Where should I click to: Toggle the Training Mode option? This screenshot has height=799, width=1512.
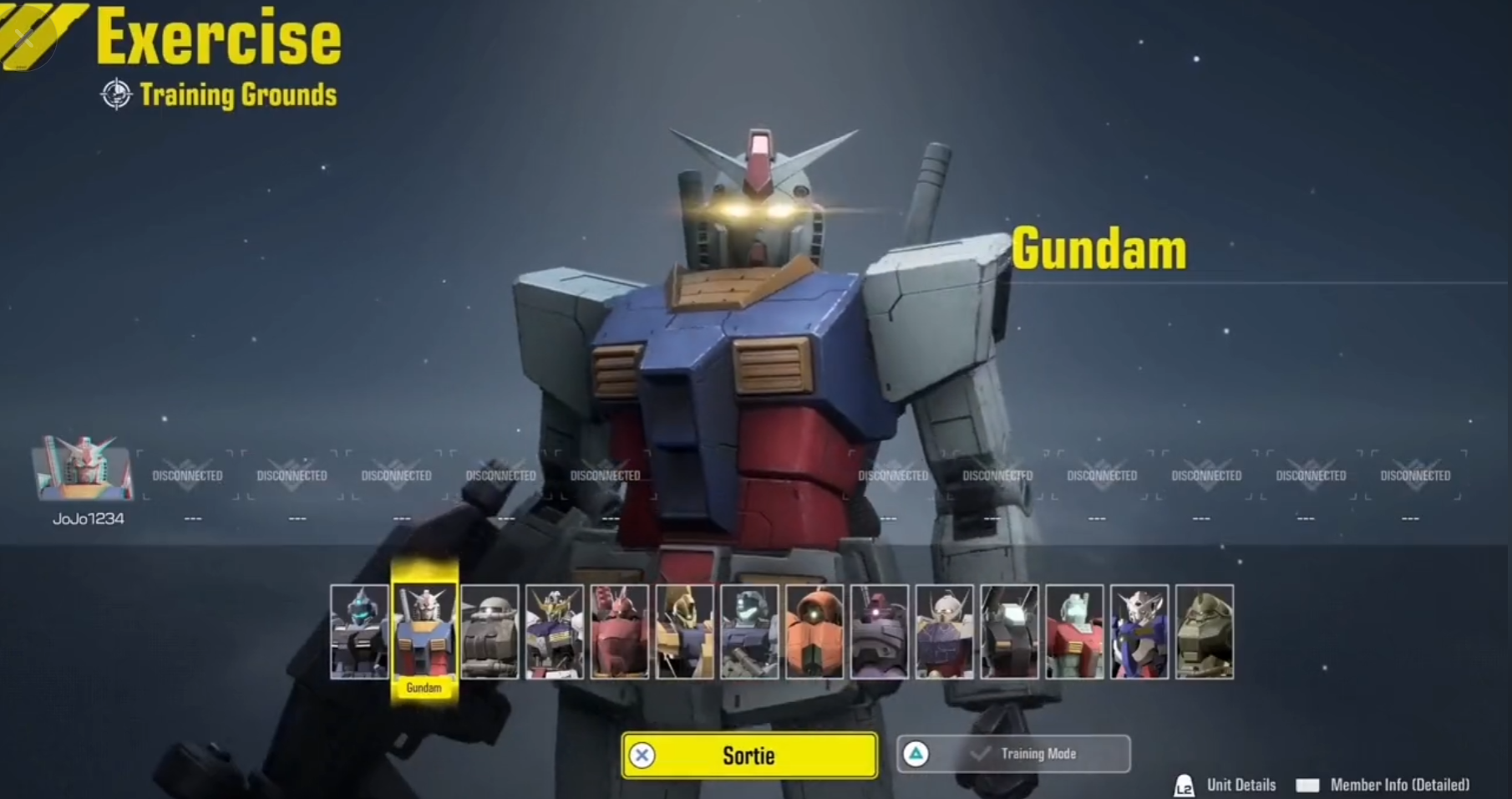1013,754
